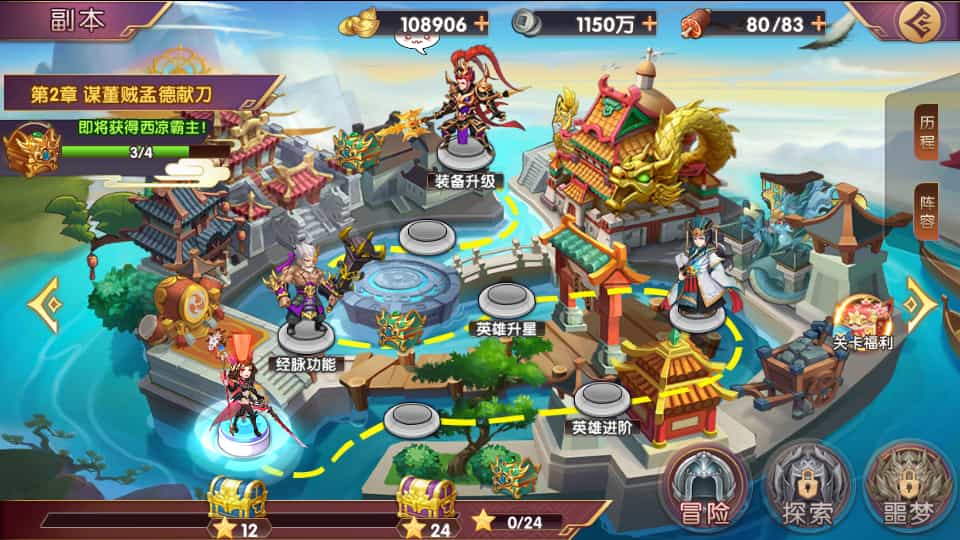Open the 24-star treasure chest reward

pos(428,498)
